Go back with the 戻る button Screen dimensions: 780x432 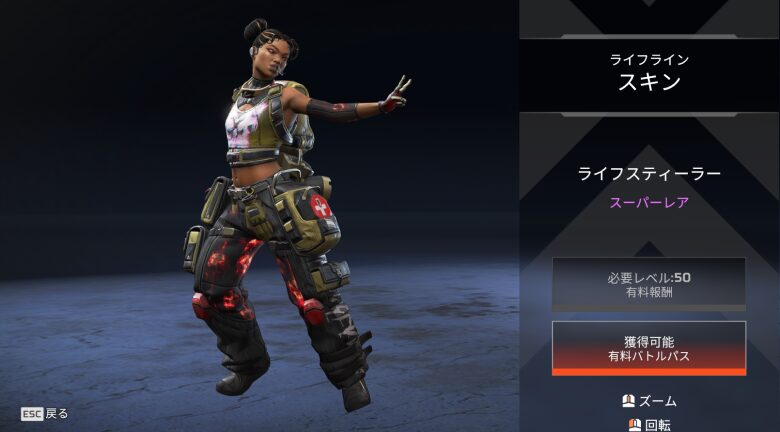[x=45, y=413]
